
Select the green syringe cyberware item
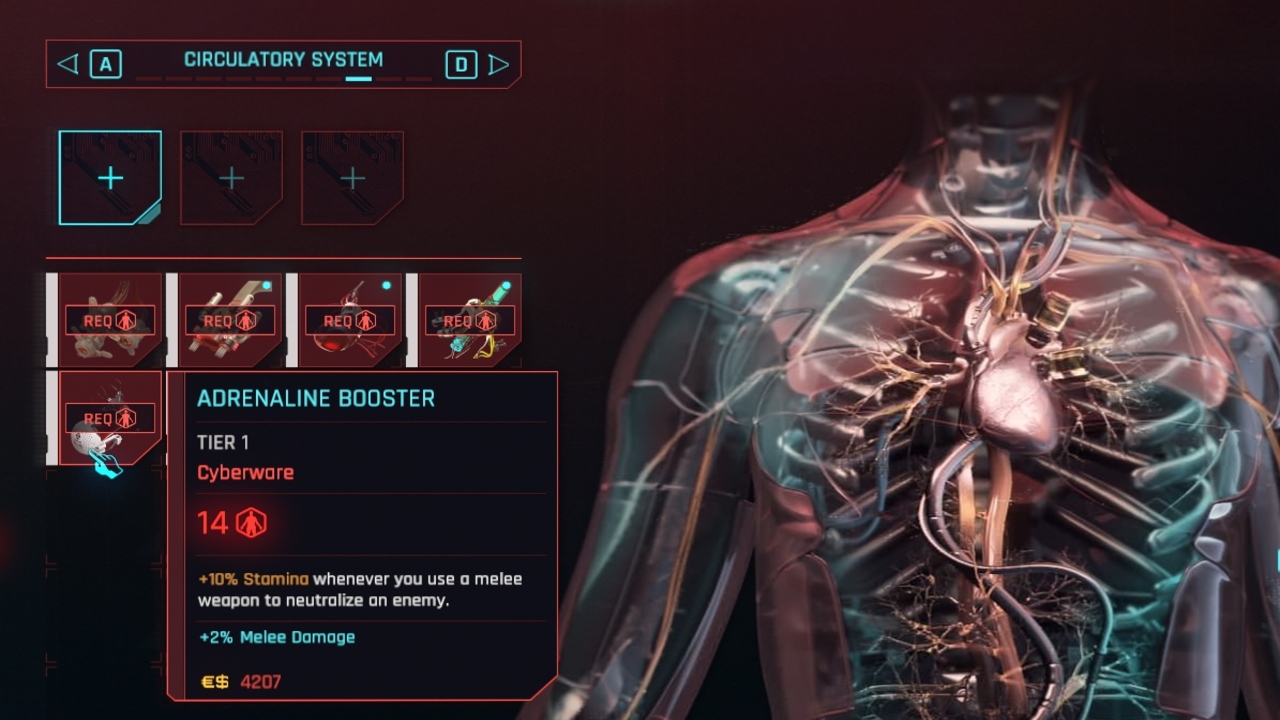tap(468, 318)
